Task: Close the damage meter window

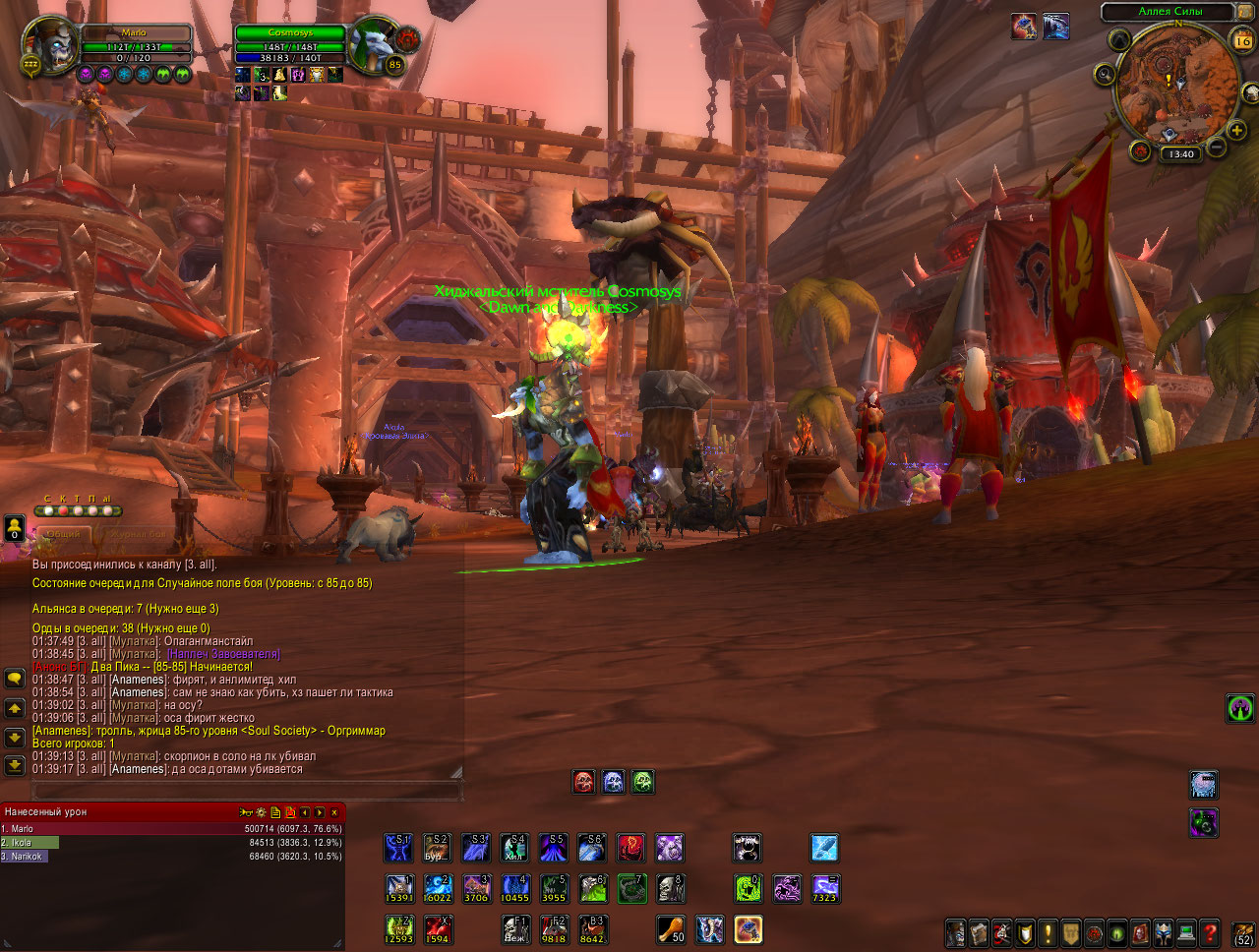Action: 334,812
